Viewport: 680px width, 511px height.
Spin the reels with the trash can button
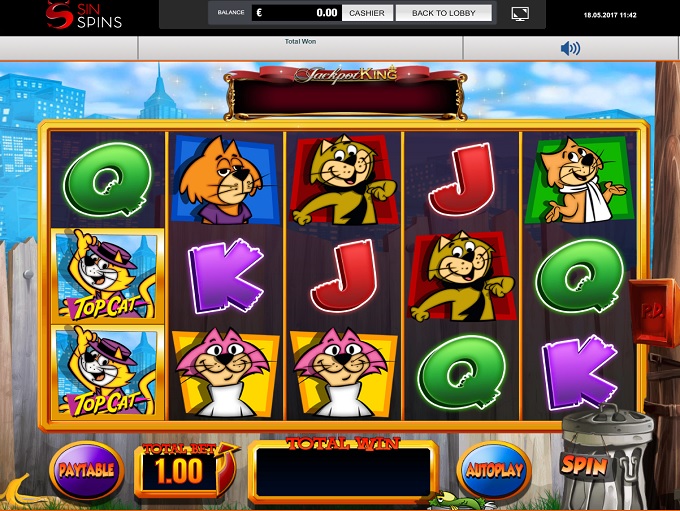coord(586,464)
